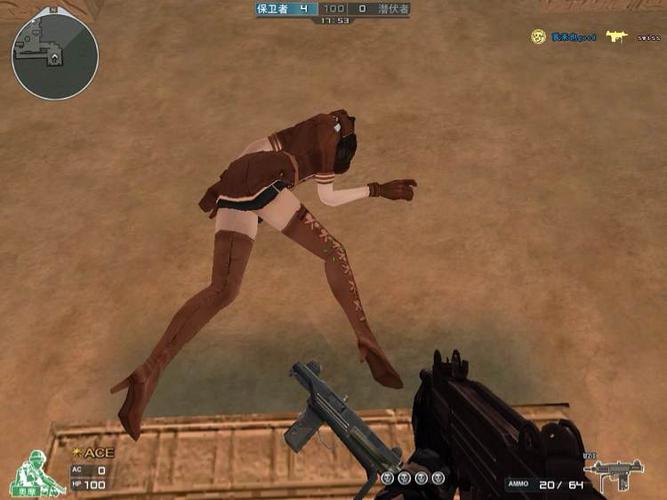Click the Uzi weapon icon beside ammo
Screen dimensions: 667x500
pyautogui.click(x=613, y=471)
